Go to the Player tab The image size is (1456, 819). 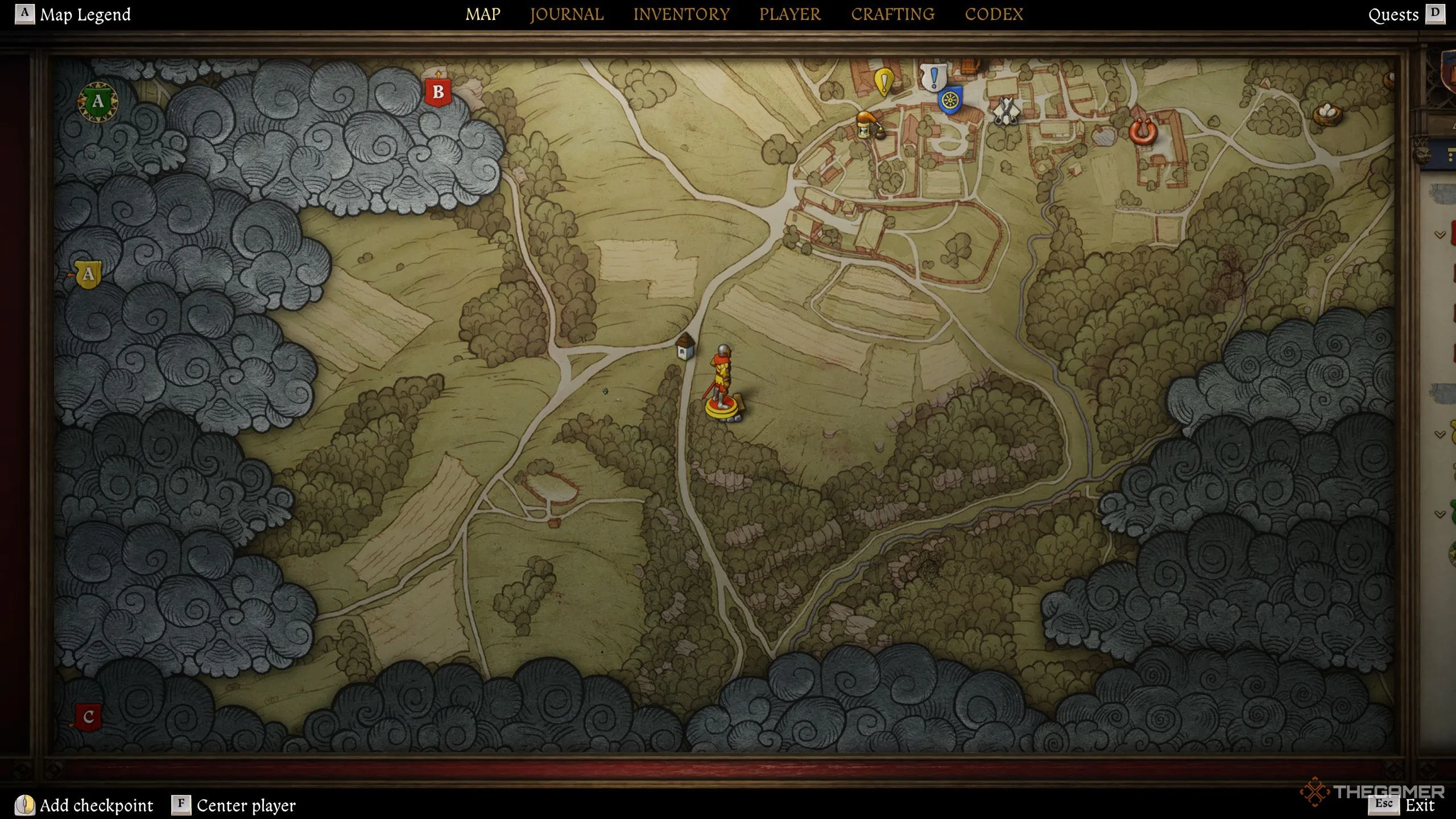tap(790, 14)
